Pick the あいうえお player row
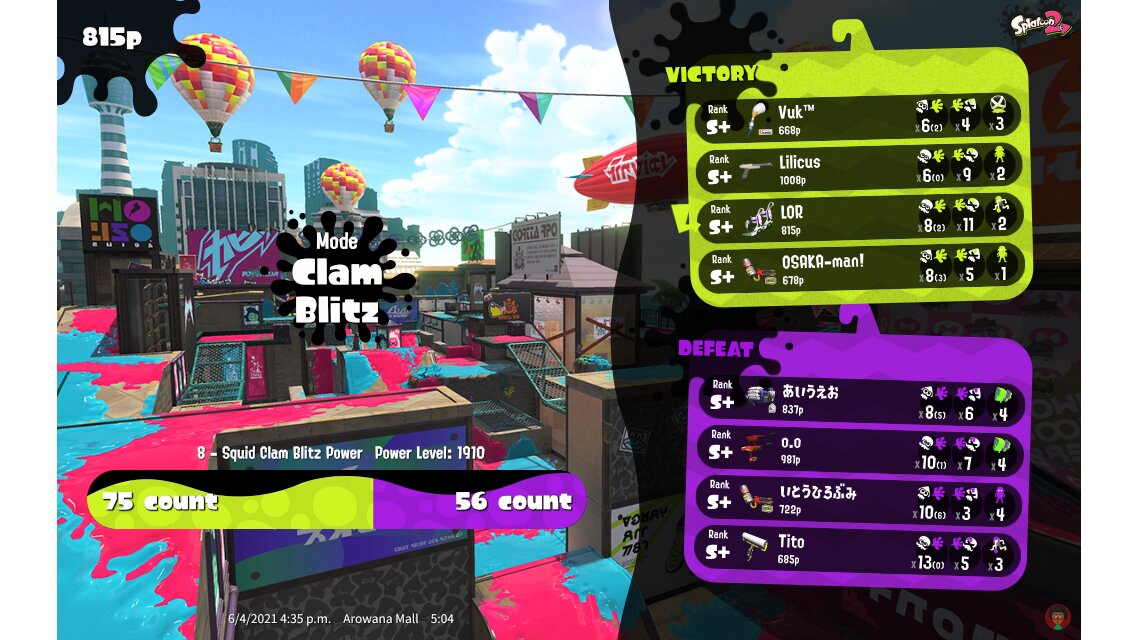 (x=859, y=399)
